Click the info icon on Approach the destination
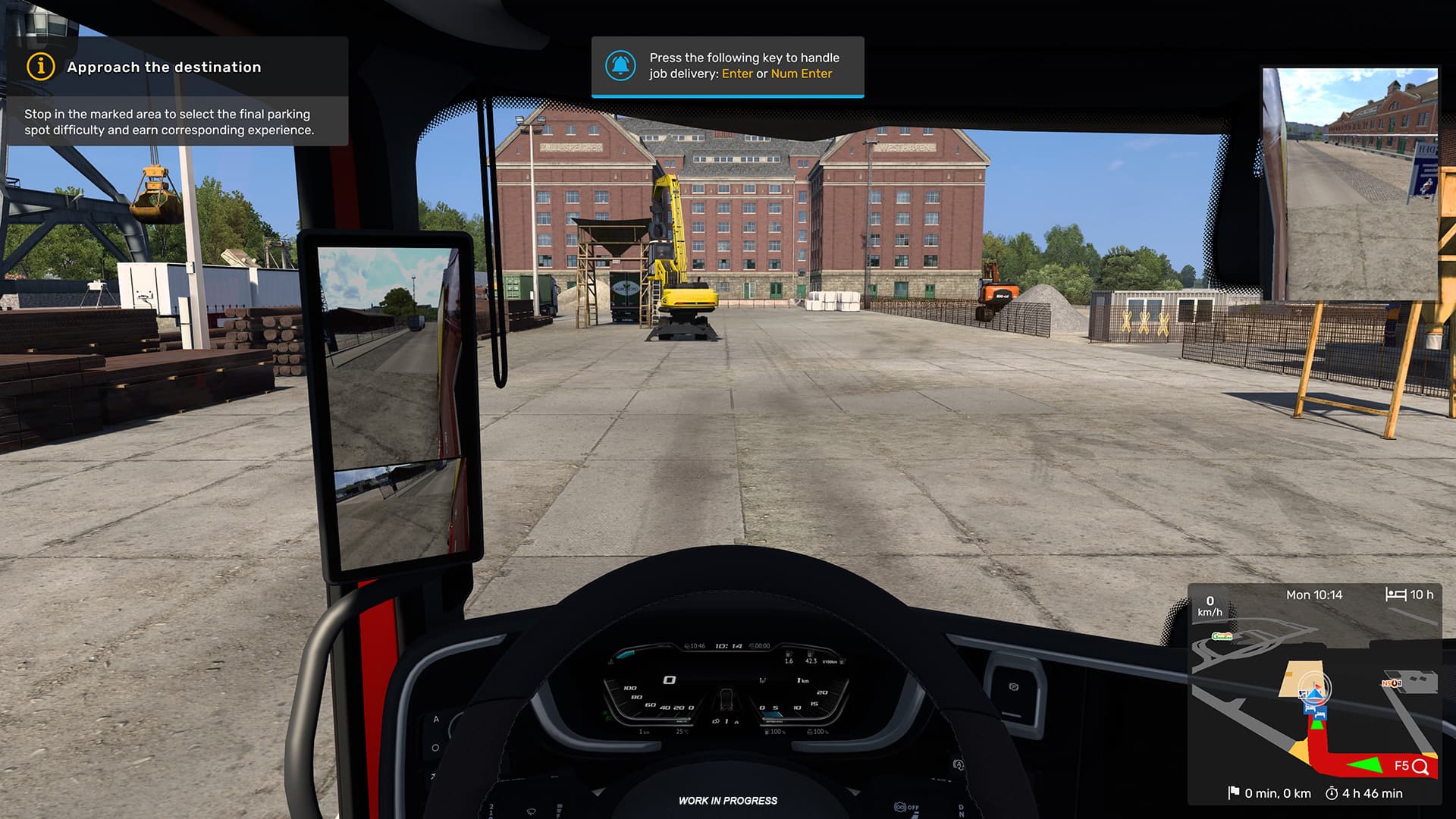The width and height of the screenshot is (1456, 819). pos(39,67)
